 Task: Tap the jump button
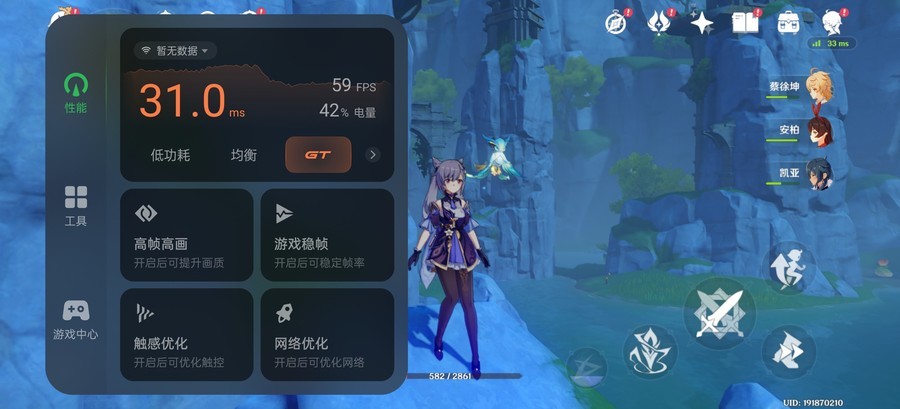(x=791, y=266)
